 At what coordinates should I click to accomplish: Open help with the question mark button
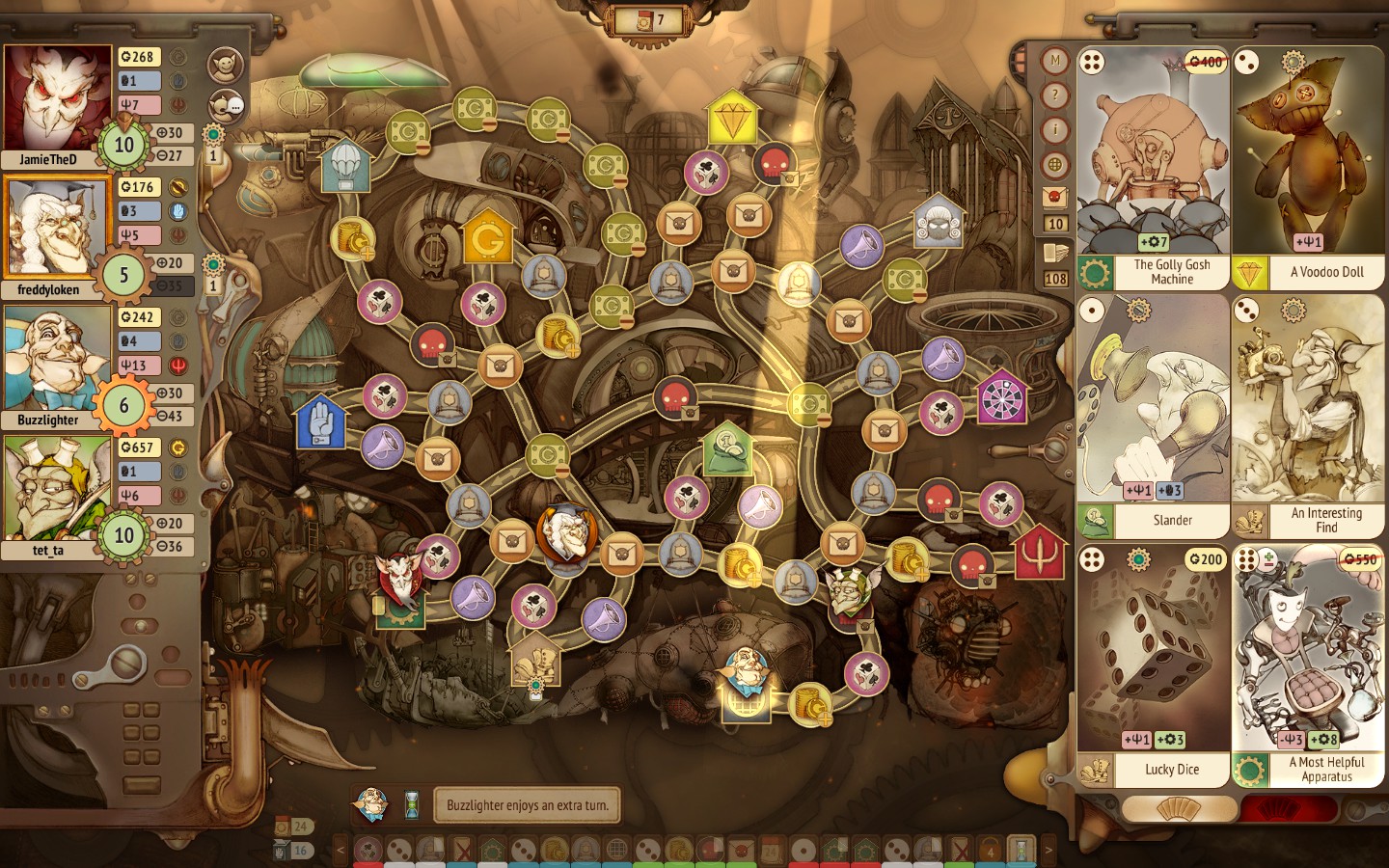point(1055,95)
